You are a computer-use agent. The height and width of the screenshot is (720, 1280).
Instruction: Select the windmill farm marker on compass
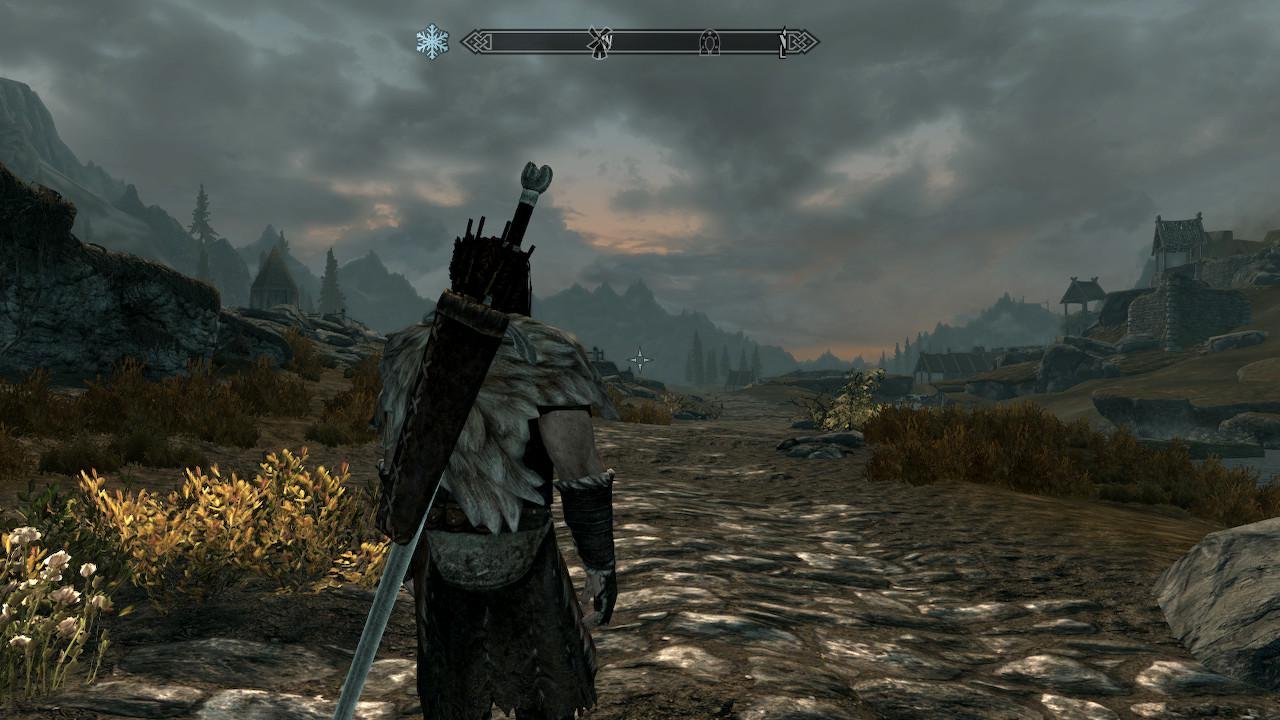point(599,42)
